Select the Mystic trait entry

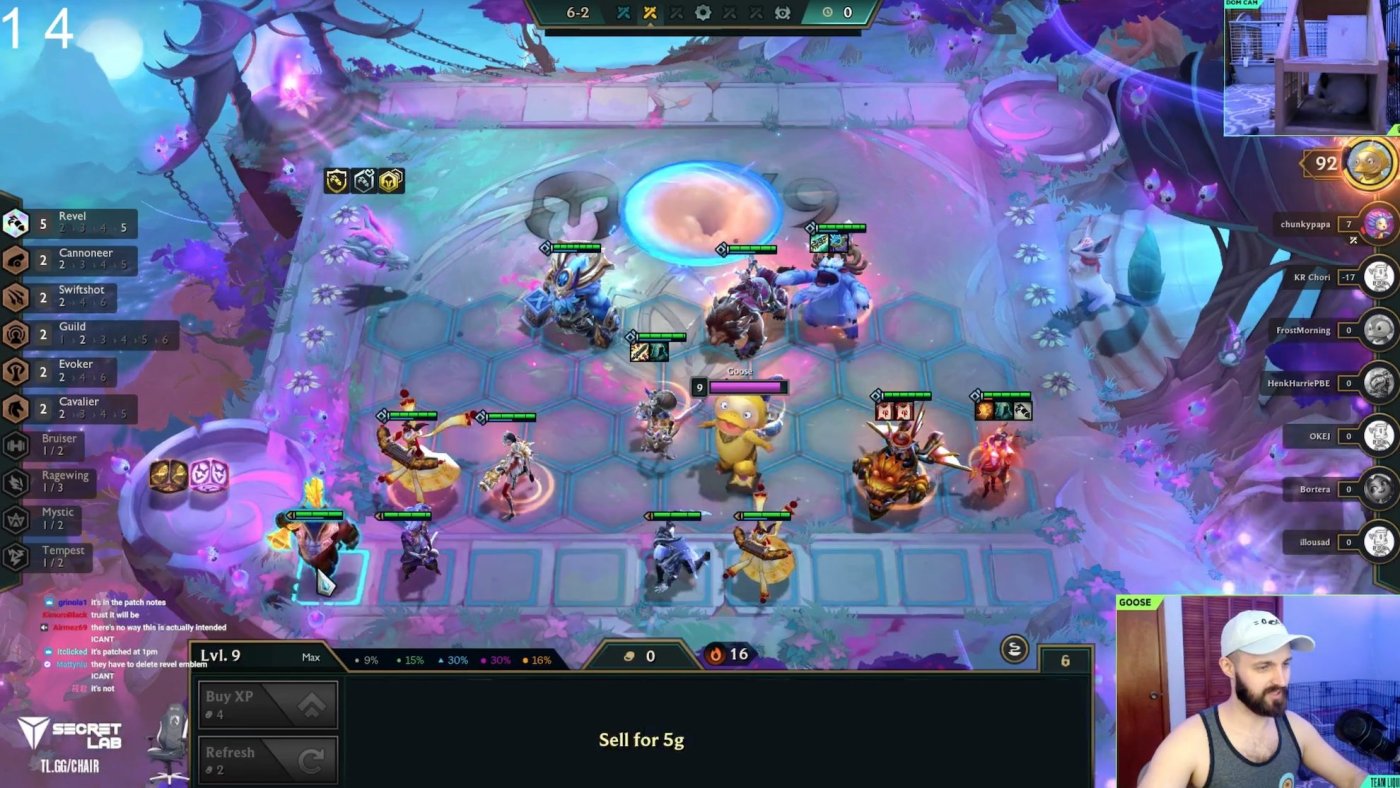point(50,519)
